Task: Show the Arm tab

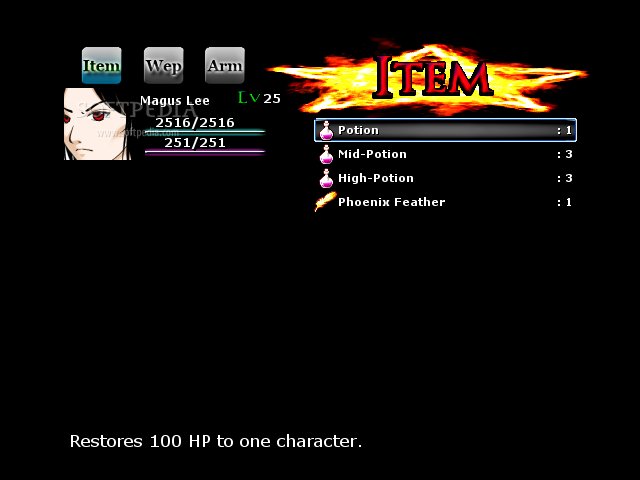Action: (224, 66)
